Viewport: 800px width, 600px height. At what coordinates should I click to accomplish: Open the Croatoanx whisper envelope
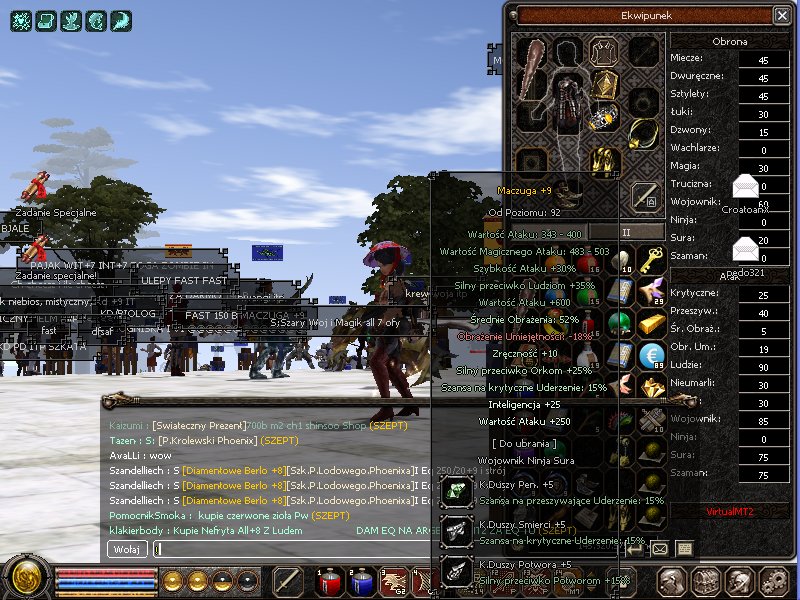click(x=746, y=187)
